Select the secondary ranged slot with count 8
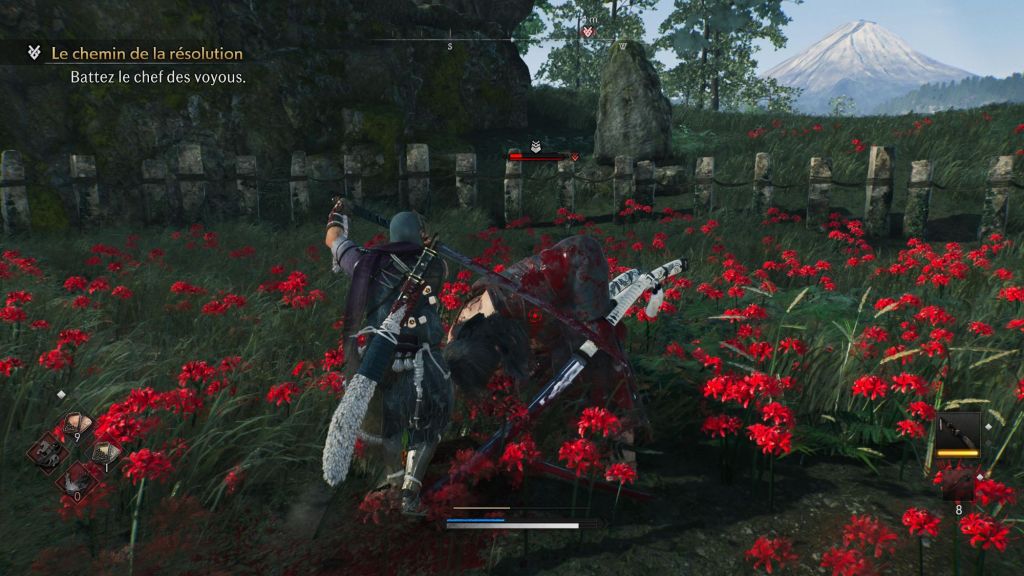The height and width of the screenshot is (576, 1024). (x=958, y=484)
